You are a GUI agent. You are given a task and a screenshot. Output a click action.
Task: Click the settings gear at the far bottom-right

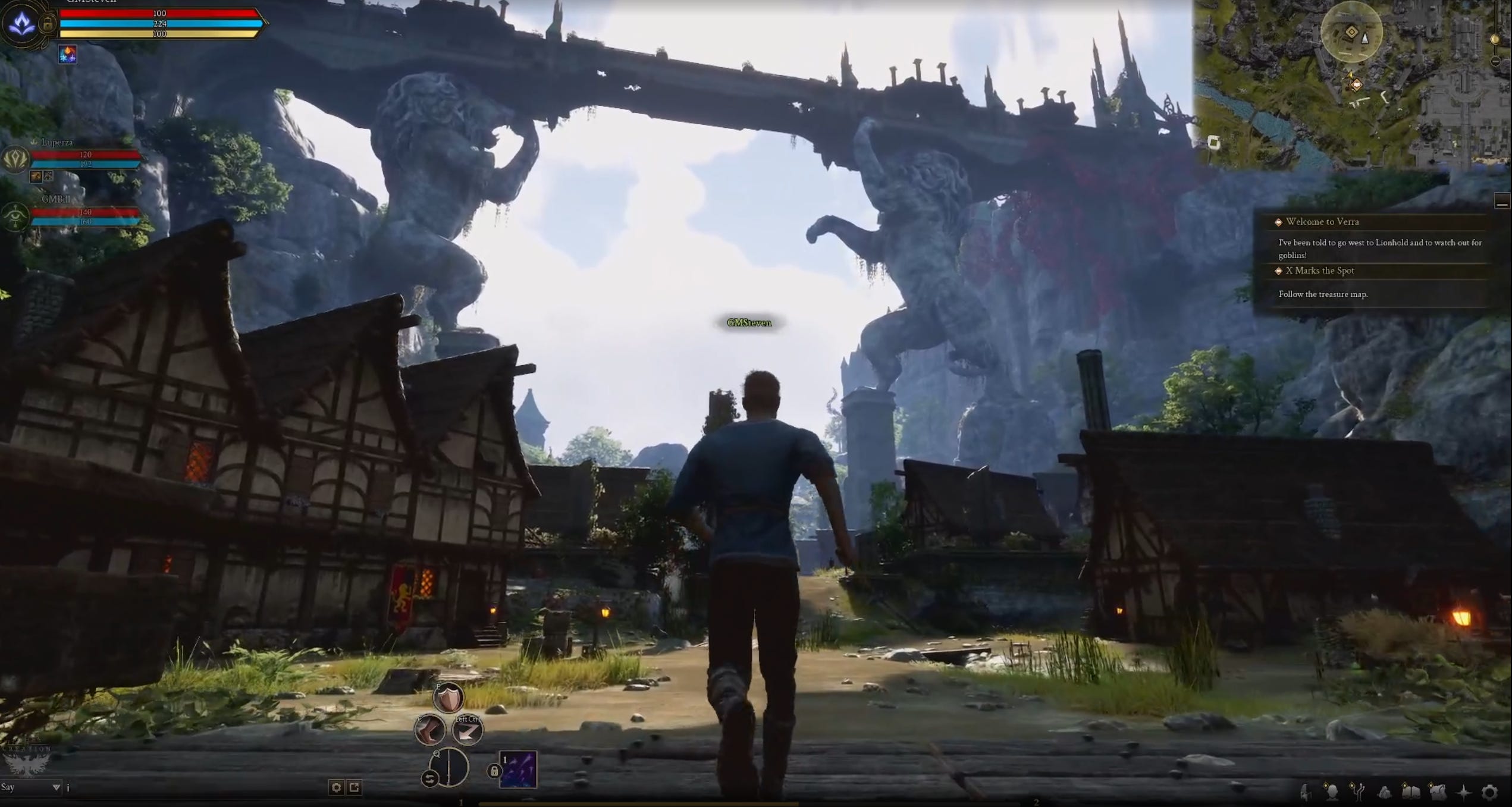[x=1489, y=791]
